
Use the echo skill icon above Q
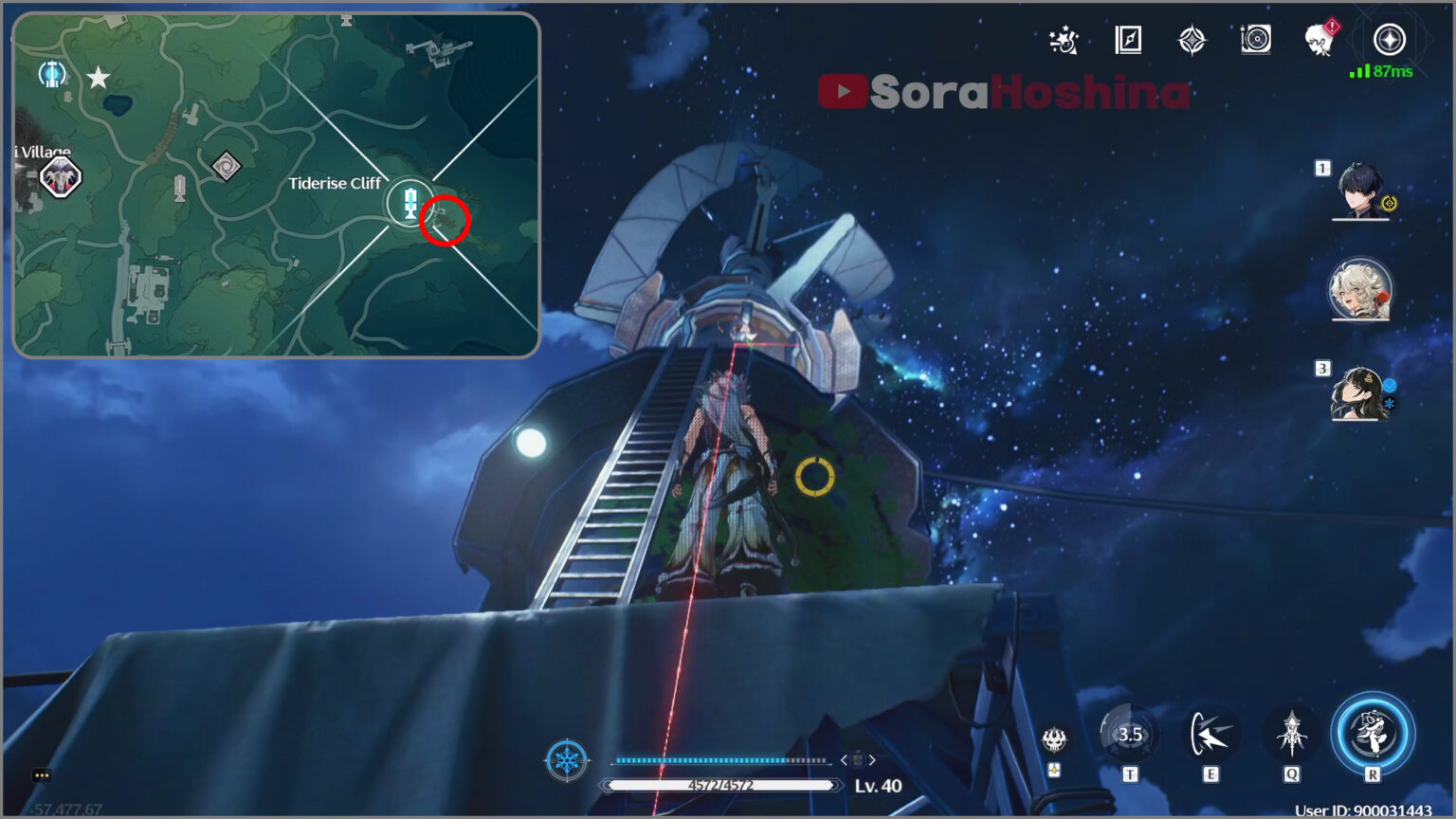[x=1291, y=734]
